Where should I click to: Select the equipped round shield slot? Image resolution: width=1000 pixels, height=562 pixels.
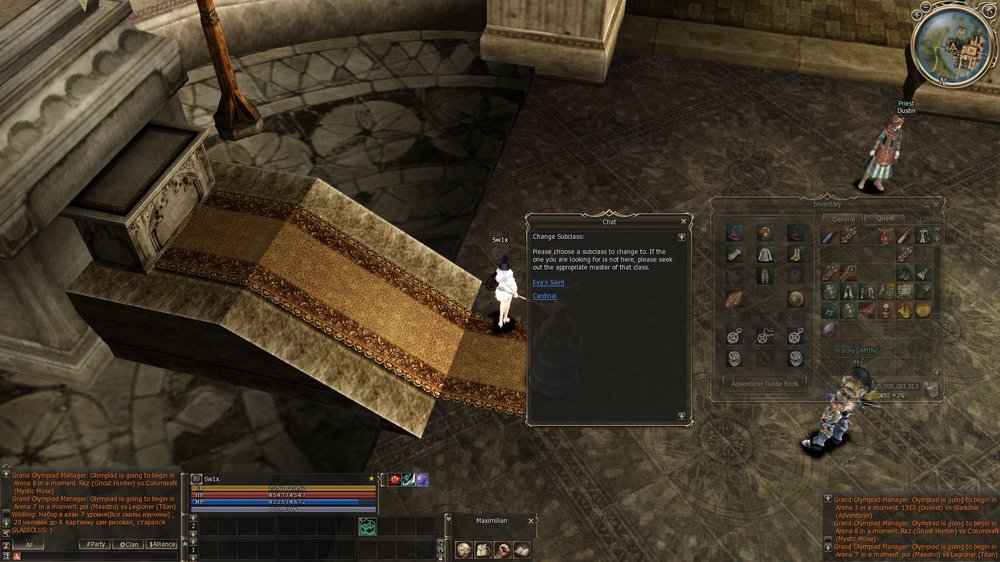796,298
